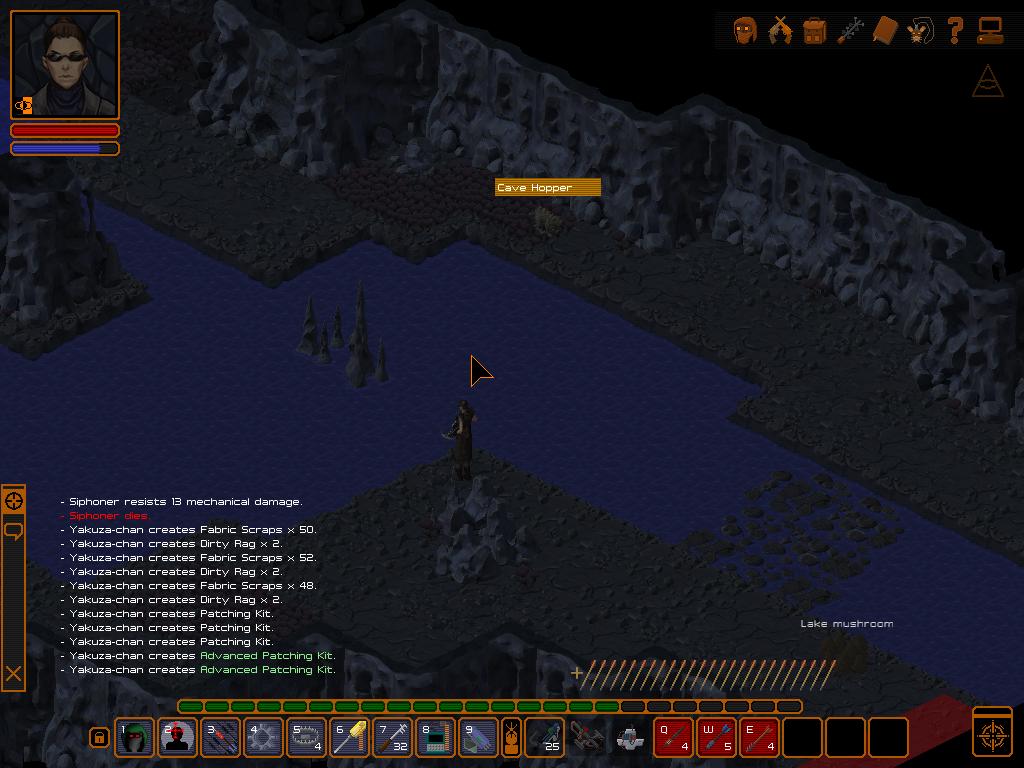The image size is (1024, 768).
Task: Toggle the hotbar lock padlock
Action: point(99,738)
